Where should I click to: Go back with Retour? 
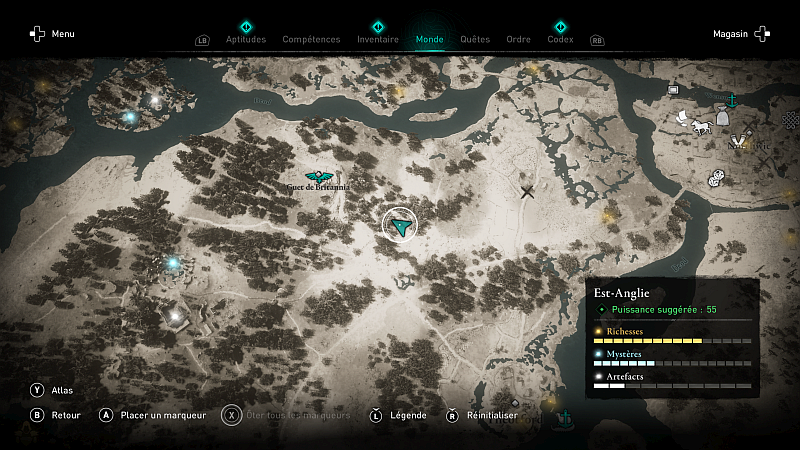pos(57,415)
